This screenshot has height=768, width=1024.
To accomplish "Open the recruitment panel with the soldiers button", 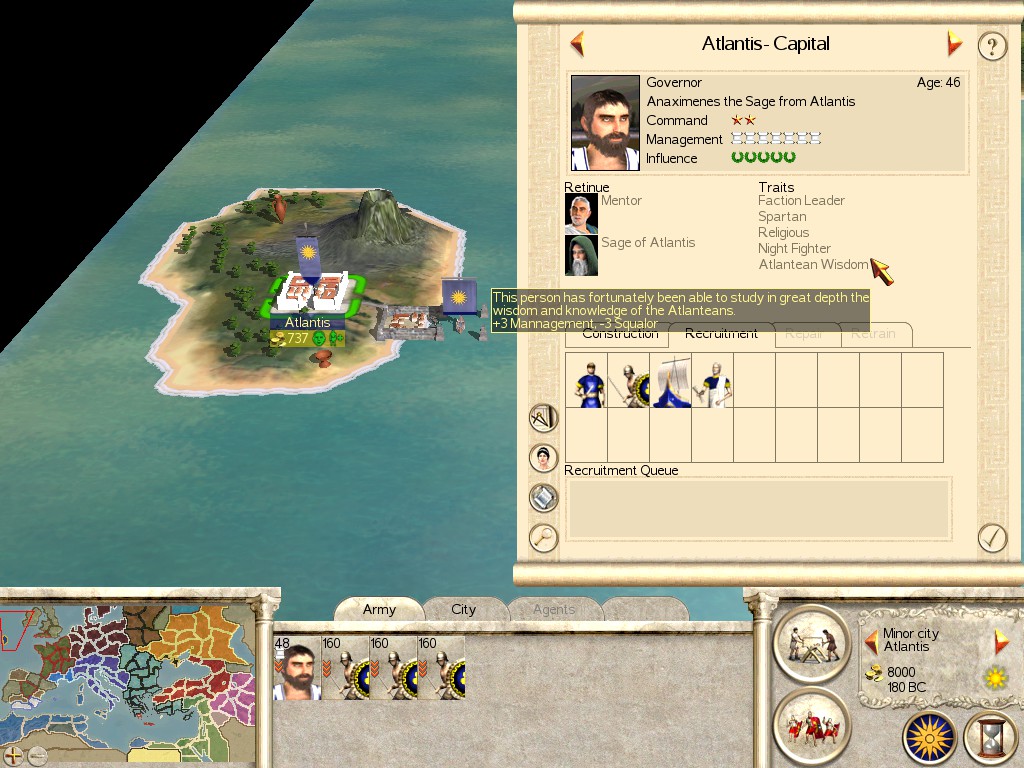I will [x=811, y=726].
